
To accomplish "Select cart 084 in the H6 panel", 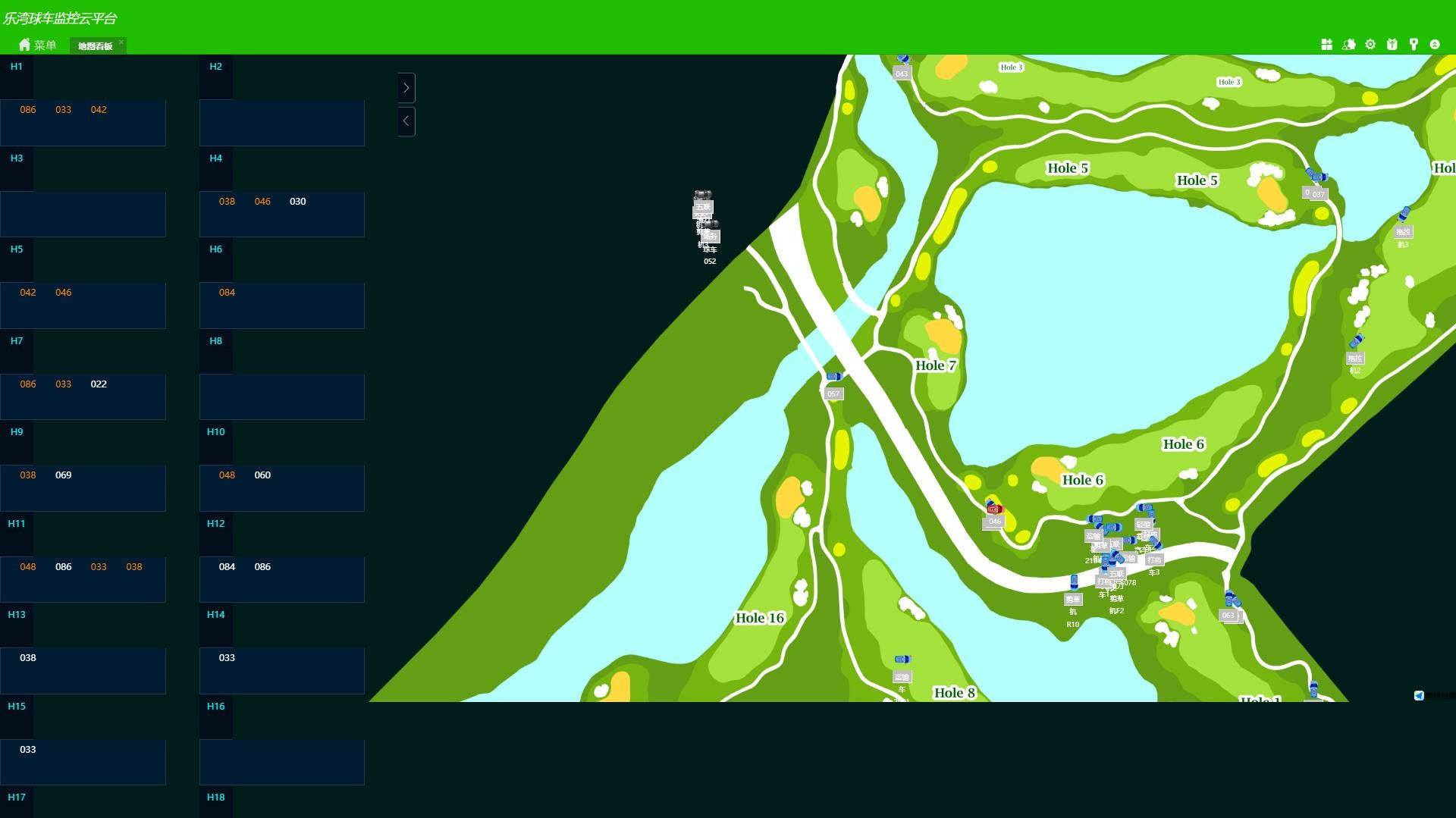I will tap(227, 293).
